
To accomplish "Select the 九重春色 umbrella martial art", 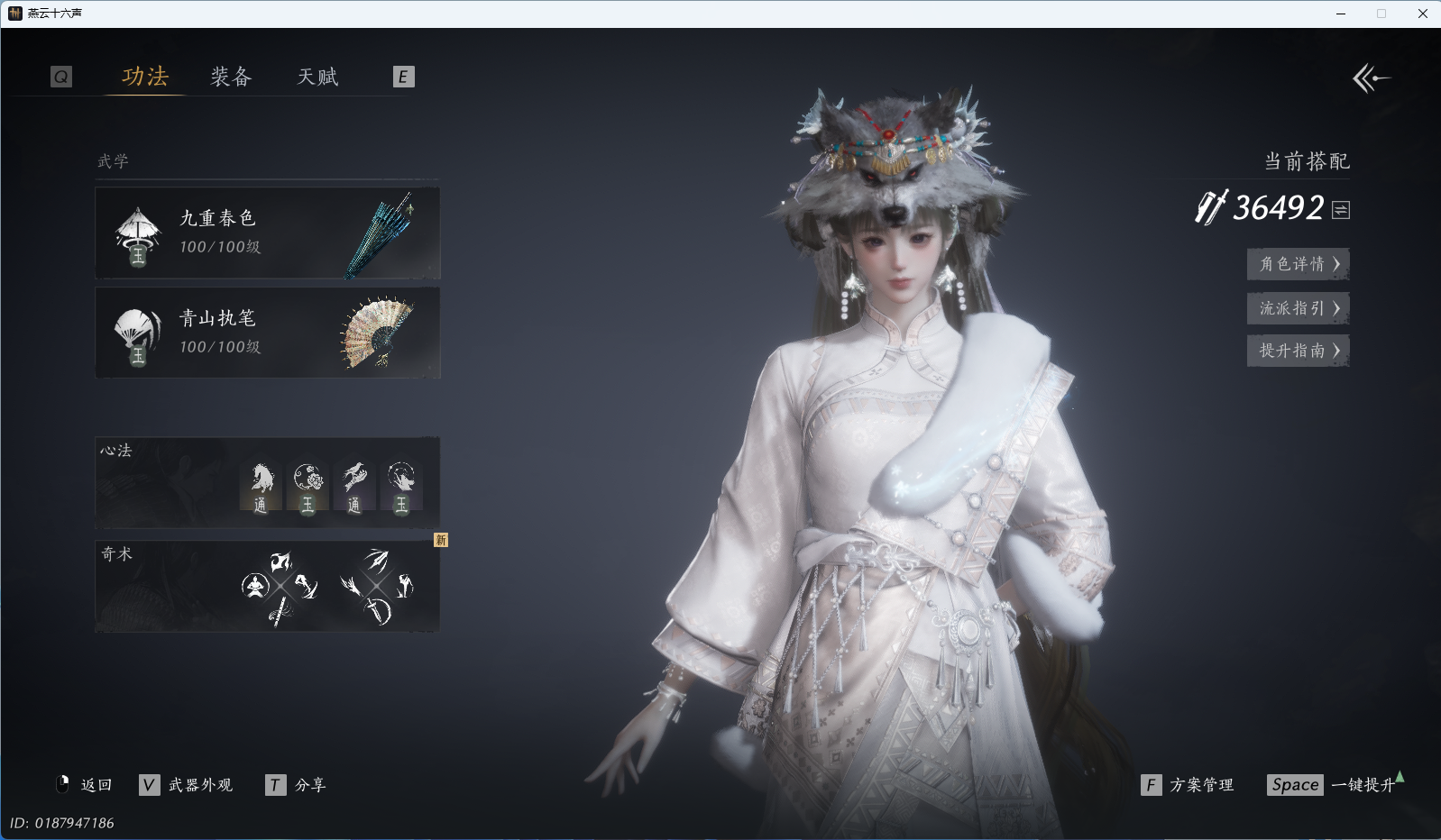I will (x=268, y=233).
